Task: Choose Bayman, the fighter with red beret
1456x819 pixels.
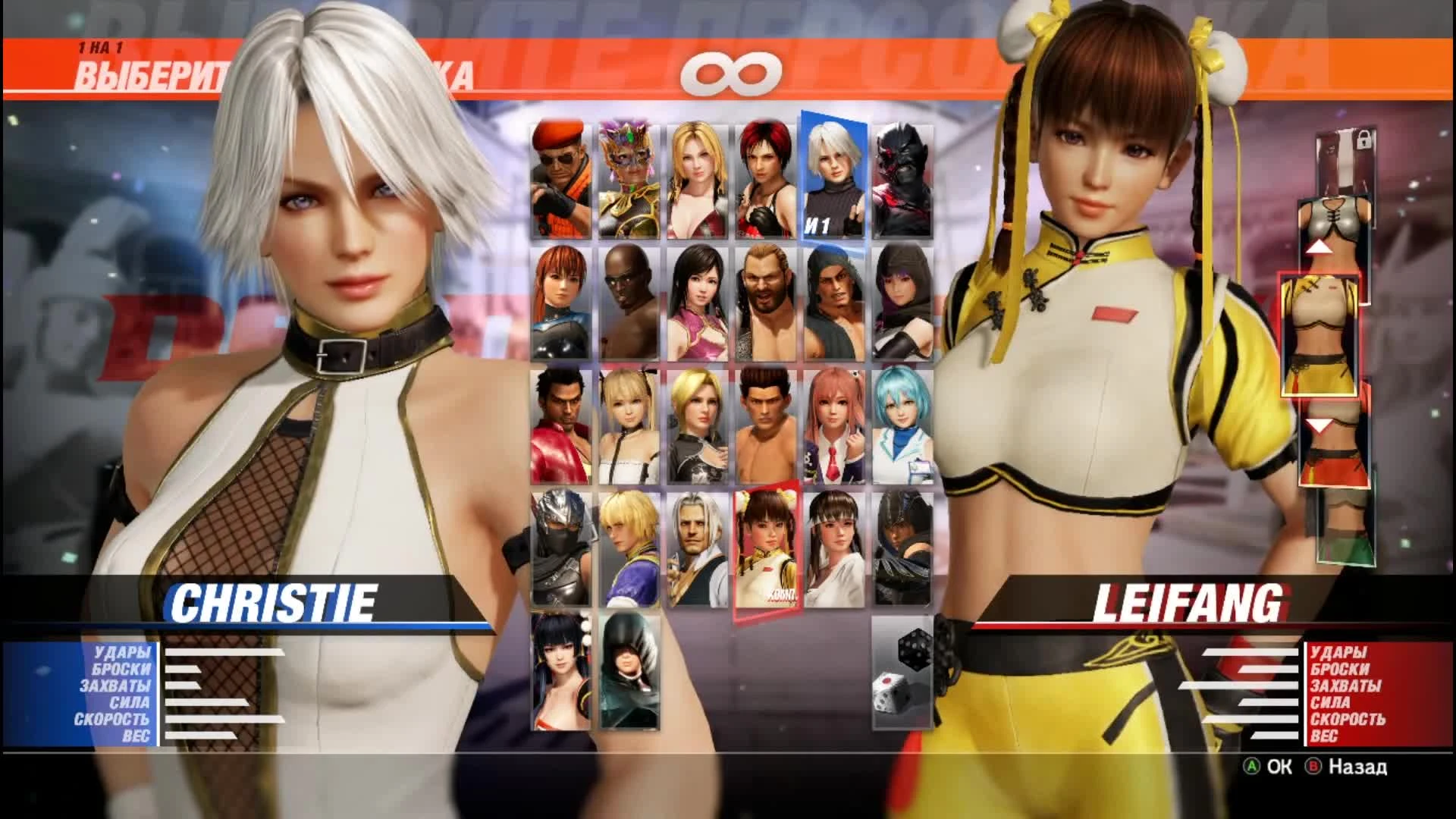Action: click(x=557, y=178)
